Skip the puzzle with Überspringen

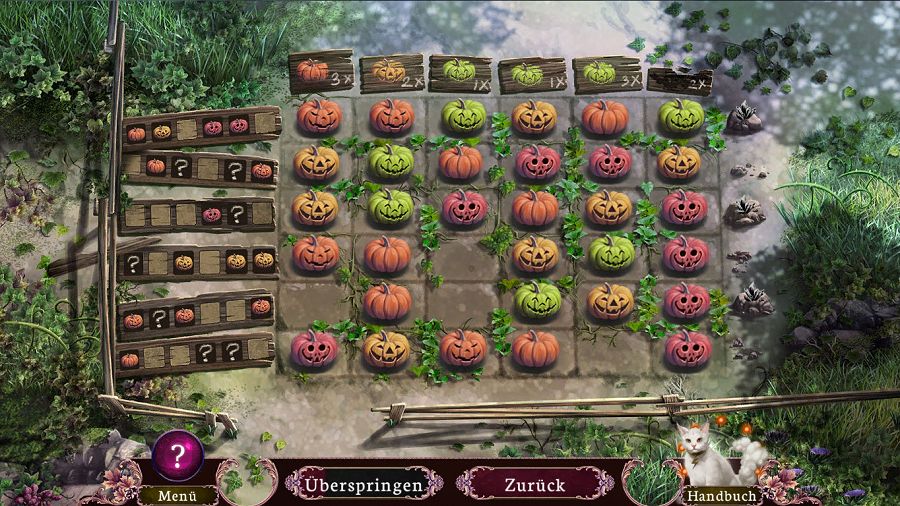click(365, 485)
